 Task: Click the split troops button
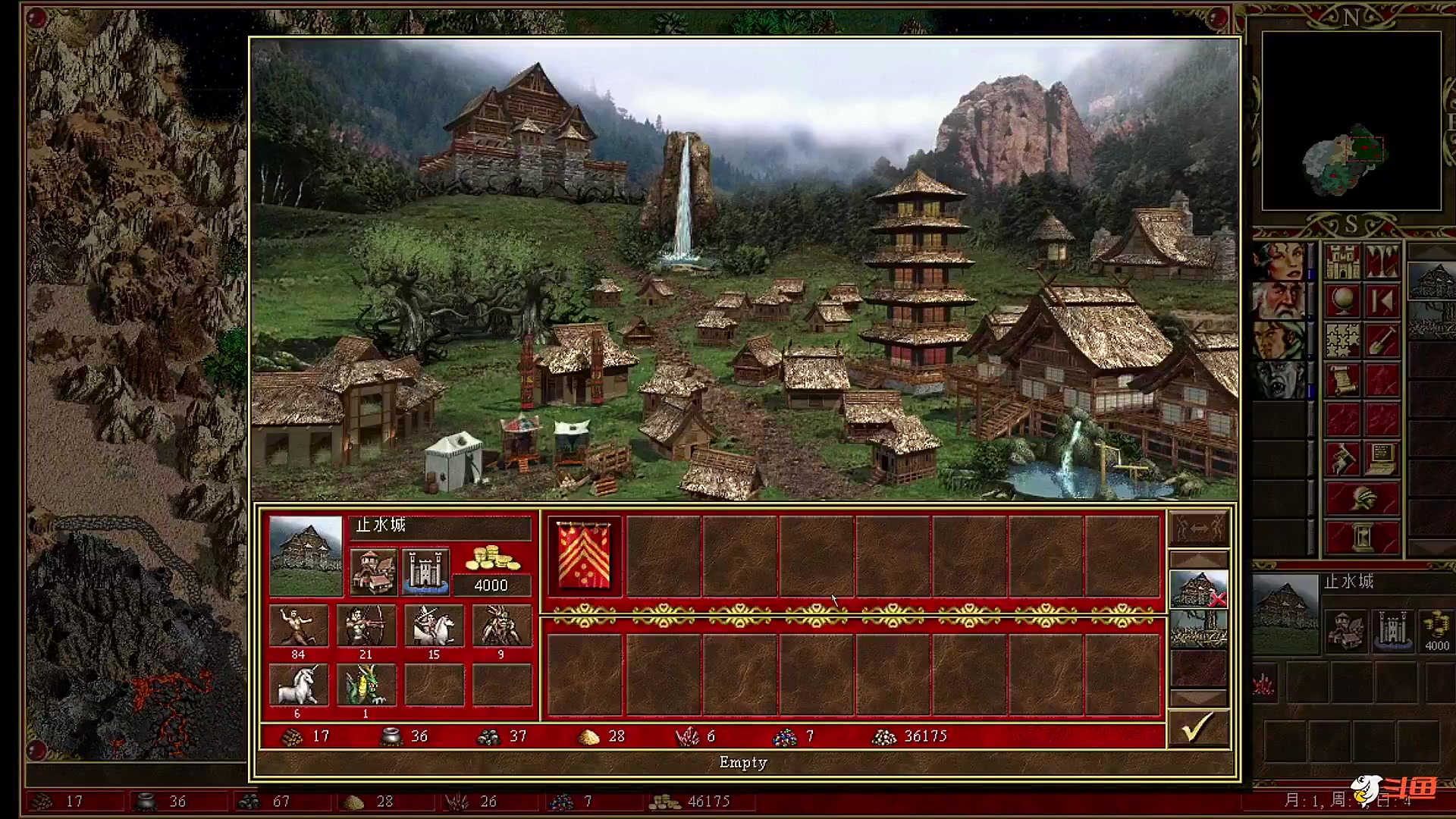[x=1198, y=528]
